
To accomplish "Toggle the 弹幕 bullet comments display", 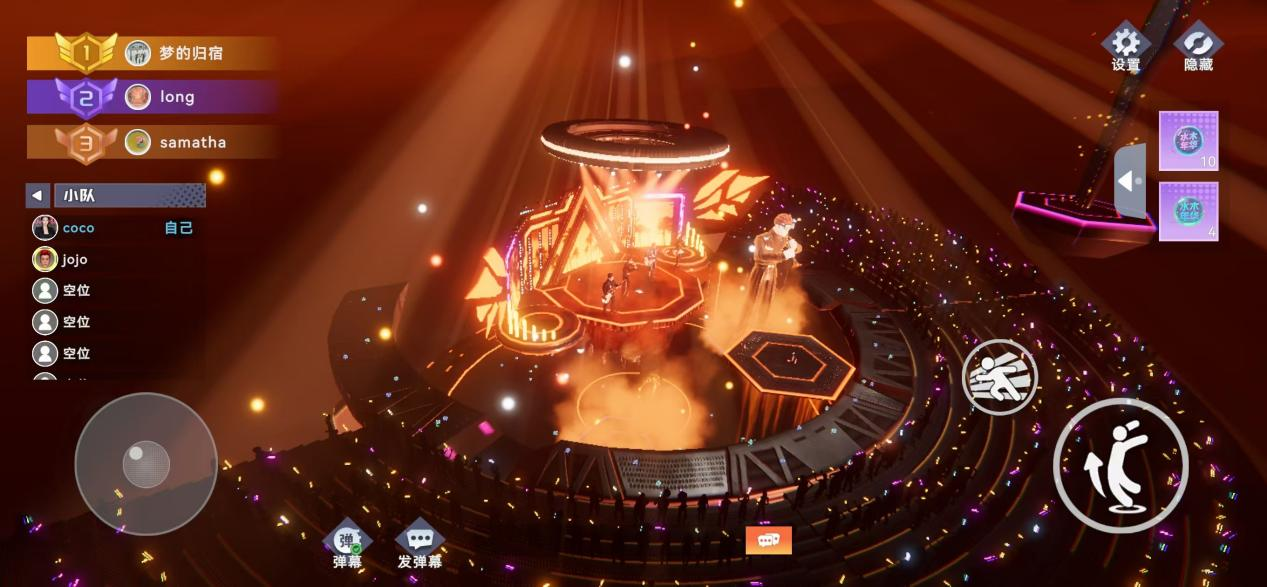I will click(348, 546).
